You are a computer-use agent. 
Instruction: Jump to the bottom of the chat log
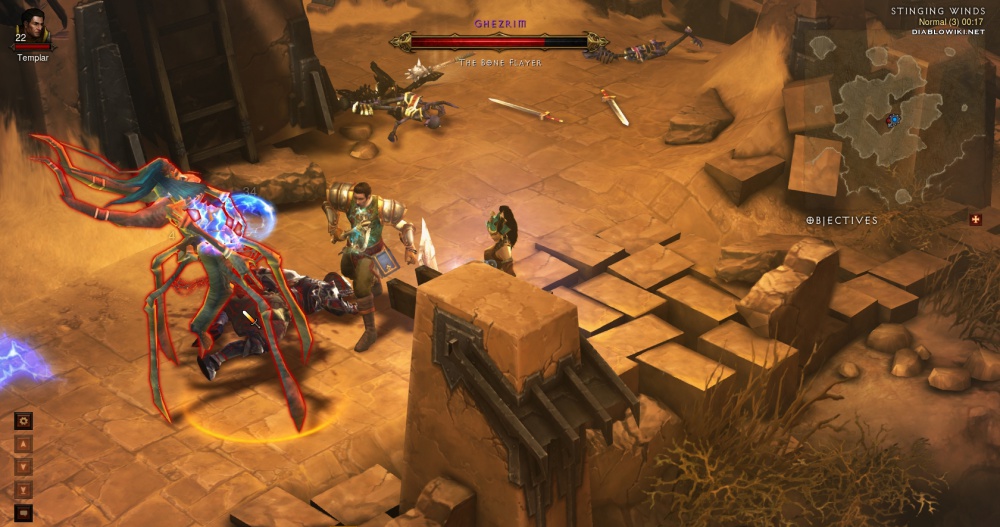(x=24, y=489)
